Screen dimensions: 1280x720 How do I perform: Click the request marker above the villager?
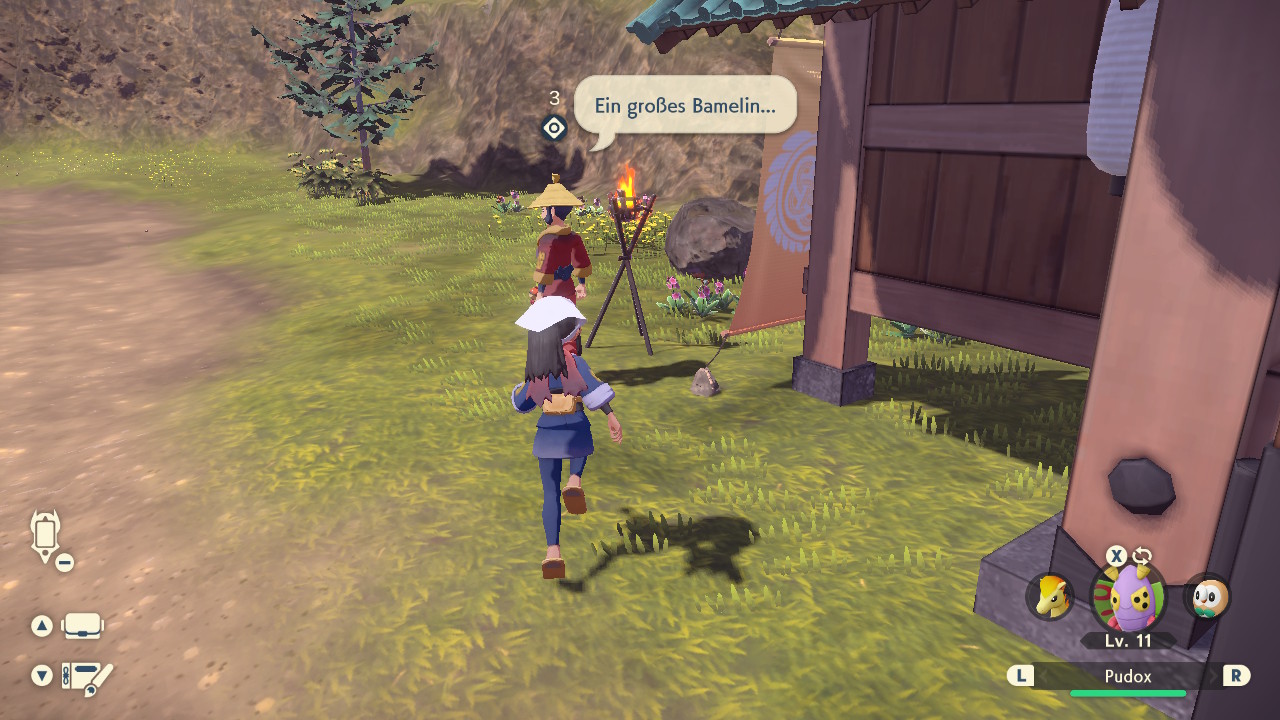pyautogui.click(x=554, y=128)
